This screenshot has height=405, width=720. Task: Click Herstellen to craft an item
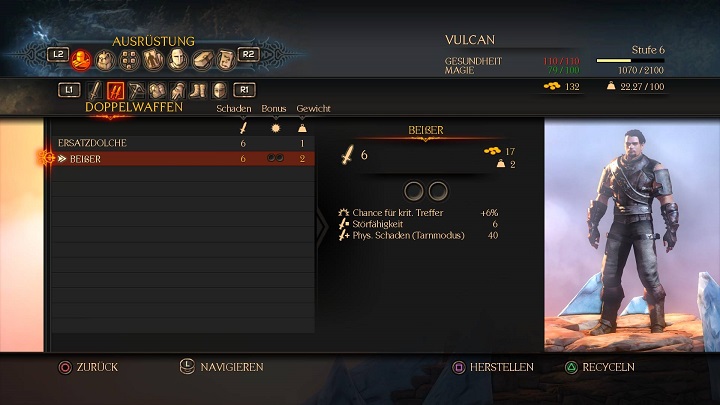pyautogui.click(x=493, y=367)
